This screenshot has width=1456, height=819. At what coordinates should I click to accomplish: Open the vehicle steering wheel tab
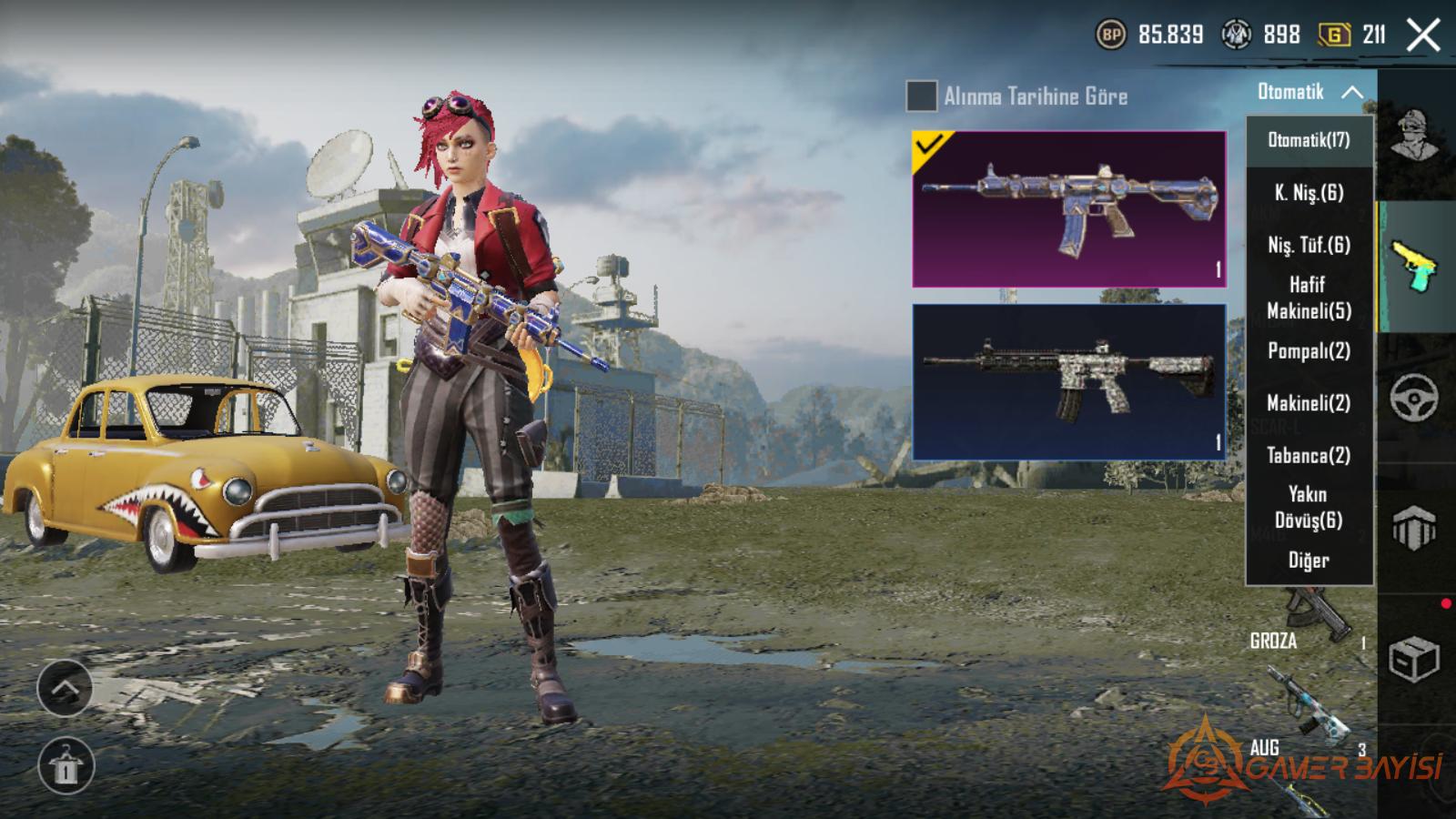tap(1414, 397)
